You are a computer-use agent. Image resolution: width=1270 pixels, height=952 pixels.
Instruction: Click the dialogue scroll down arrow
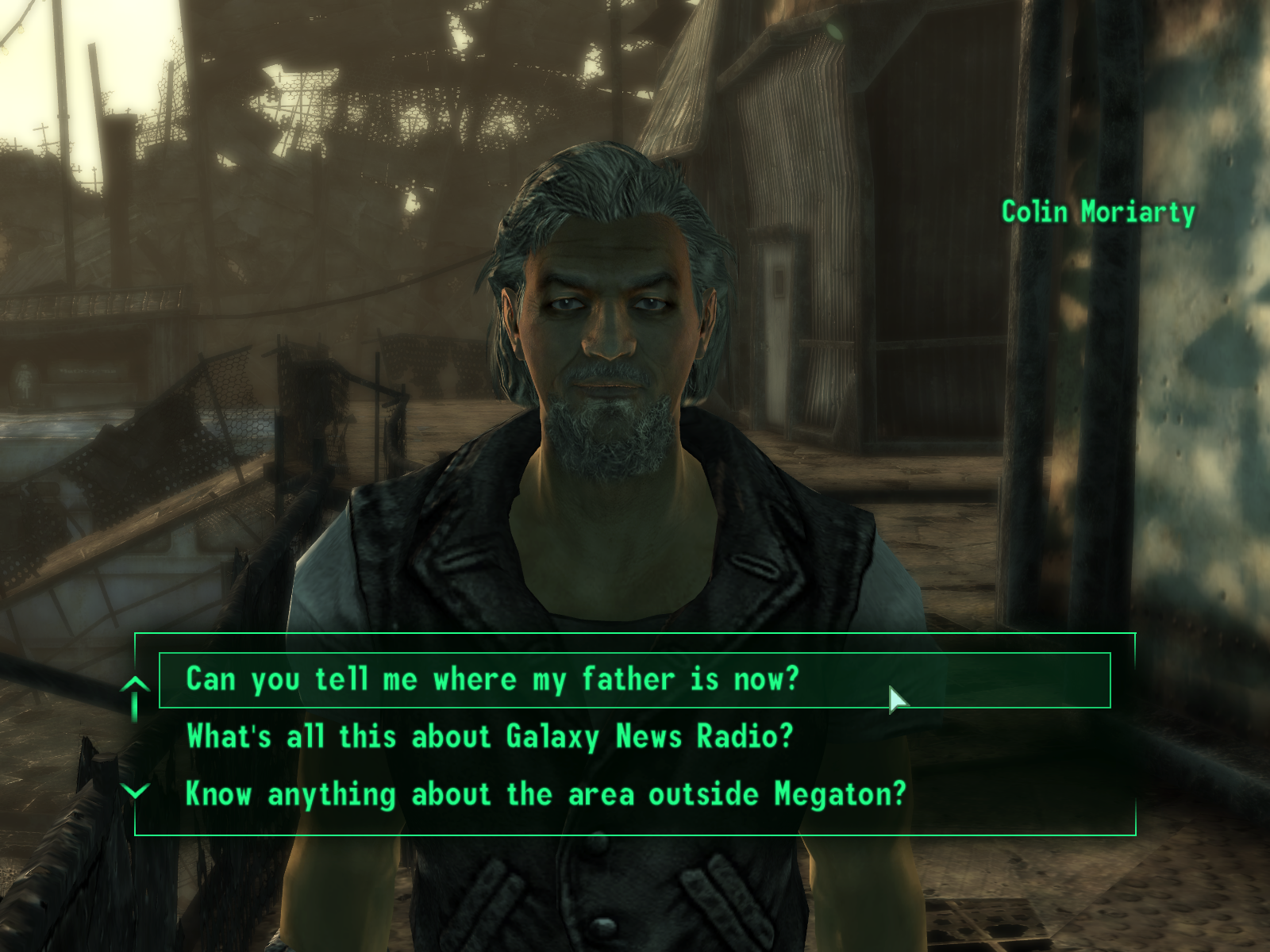137,791
